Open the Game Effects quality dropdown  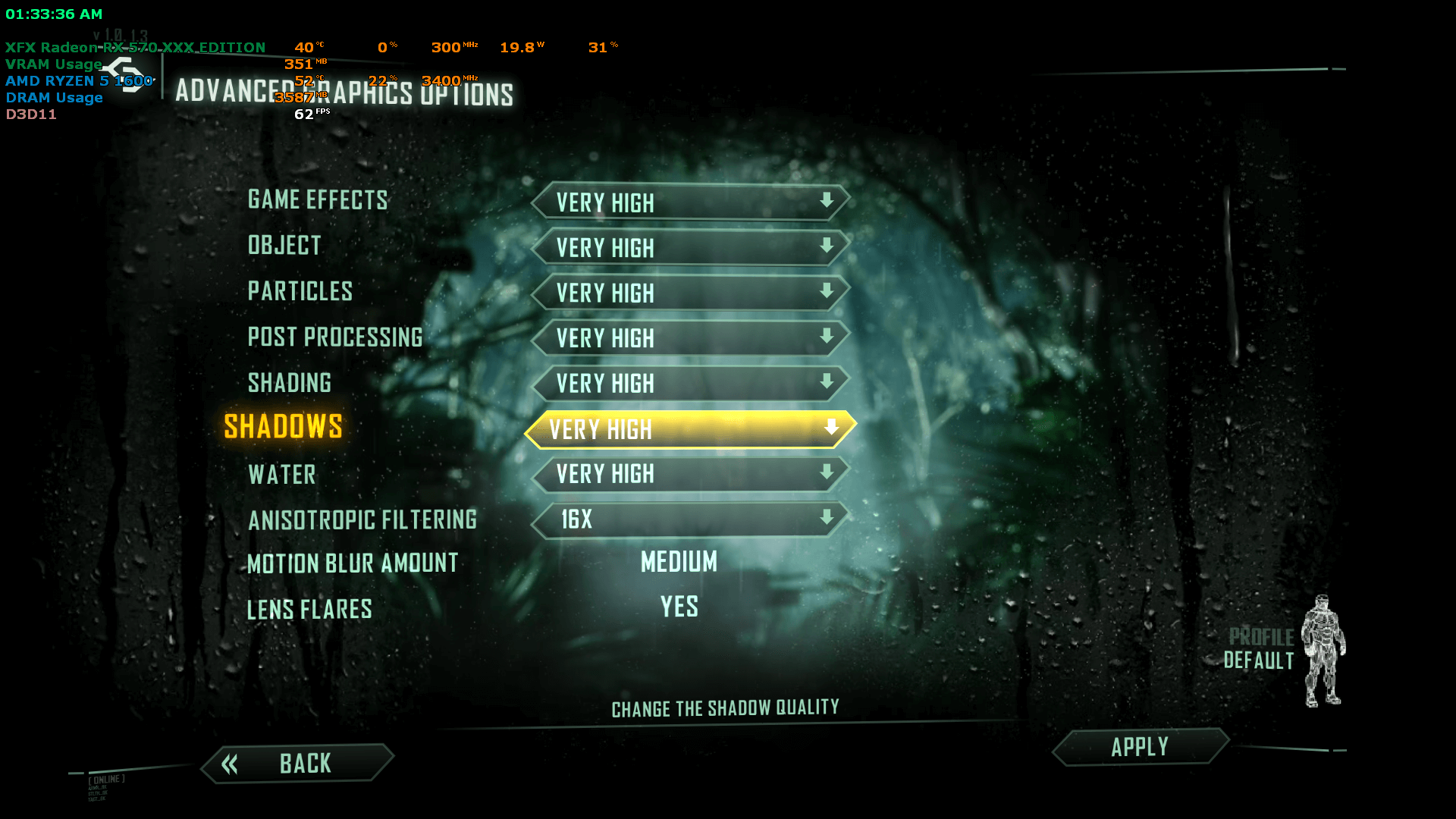[x=690, y=202]
